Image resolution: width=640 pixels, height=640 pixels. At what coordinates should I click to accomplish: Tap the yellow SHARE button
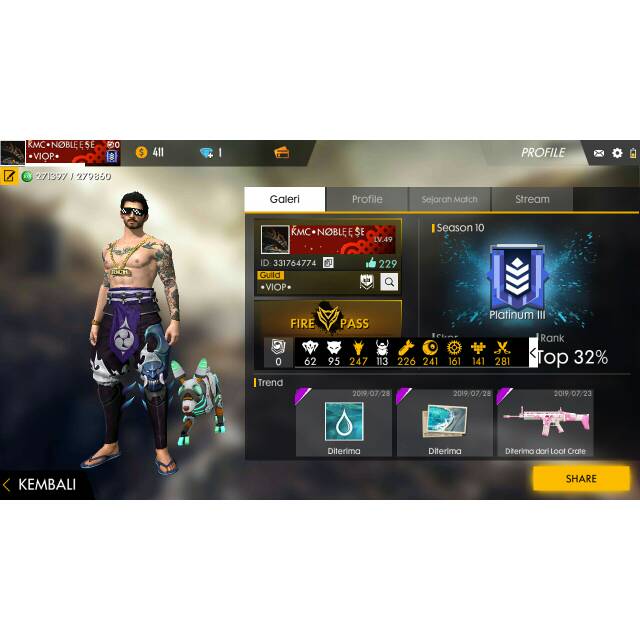581,478
